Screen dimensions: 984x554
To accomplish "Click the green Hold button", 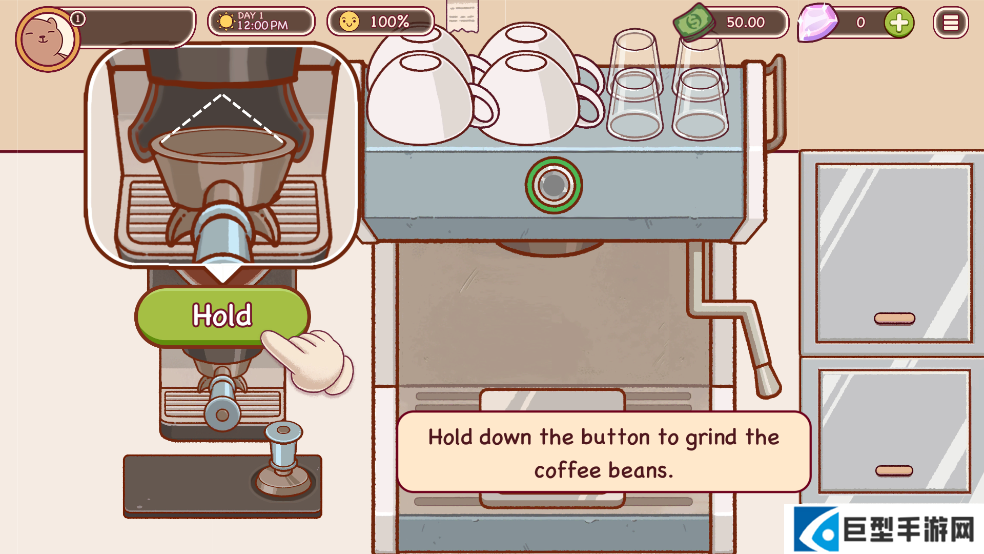I will tap(222, 316).
